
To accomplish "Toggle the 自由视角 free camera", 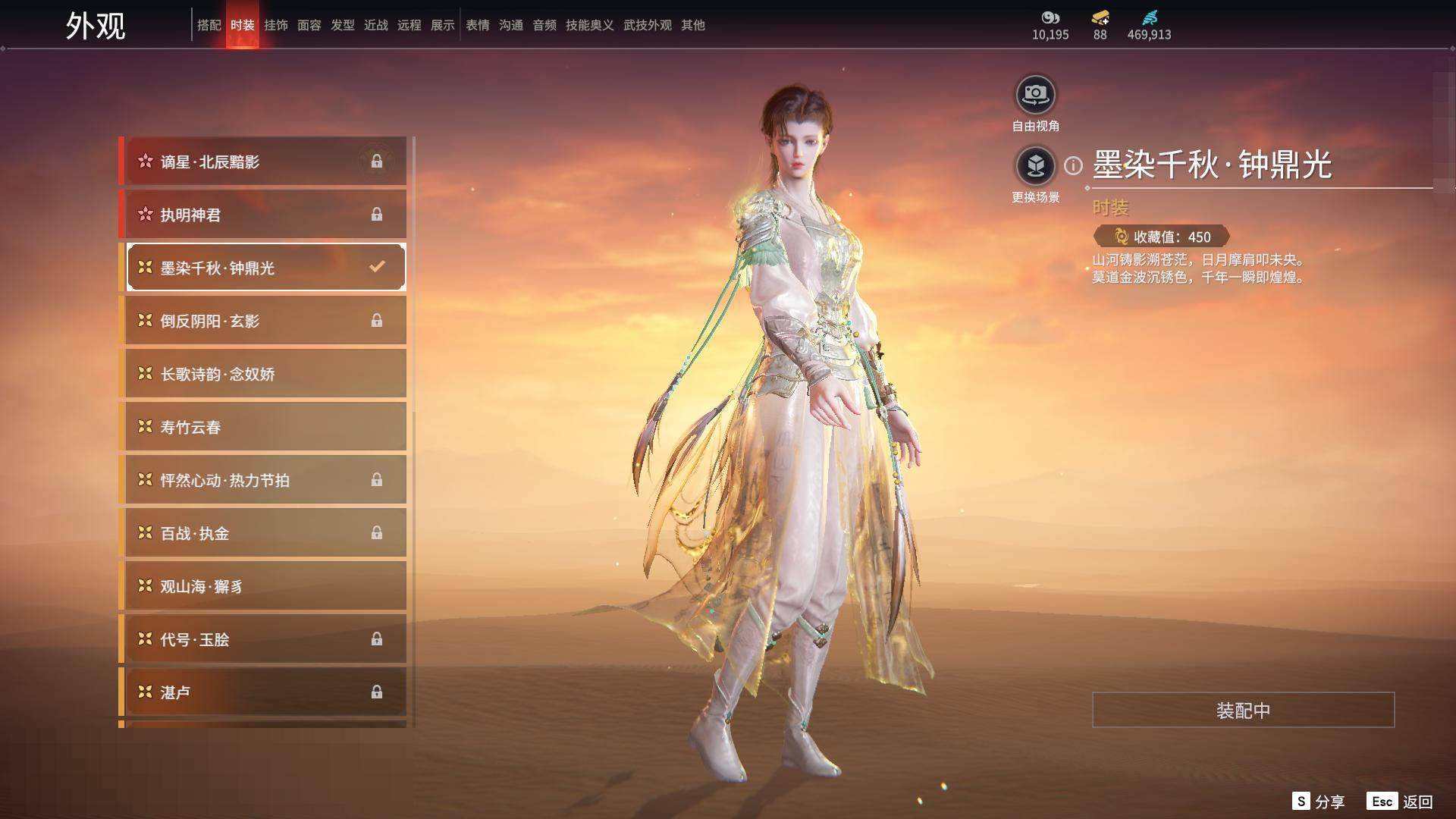I will click(x=1035, y=95).
